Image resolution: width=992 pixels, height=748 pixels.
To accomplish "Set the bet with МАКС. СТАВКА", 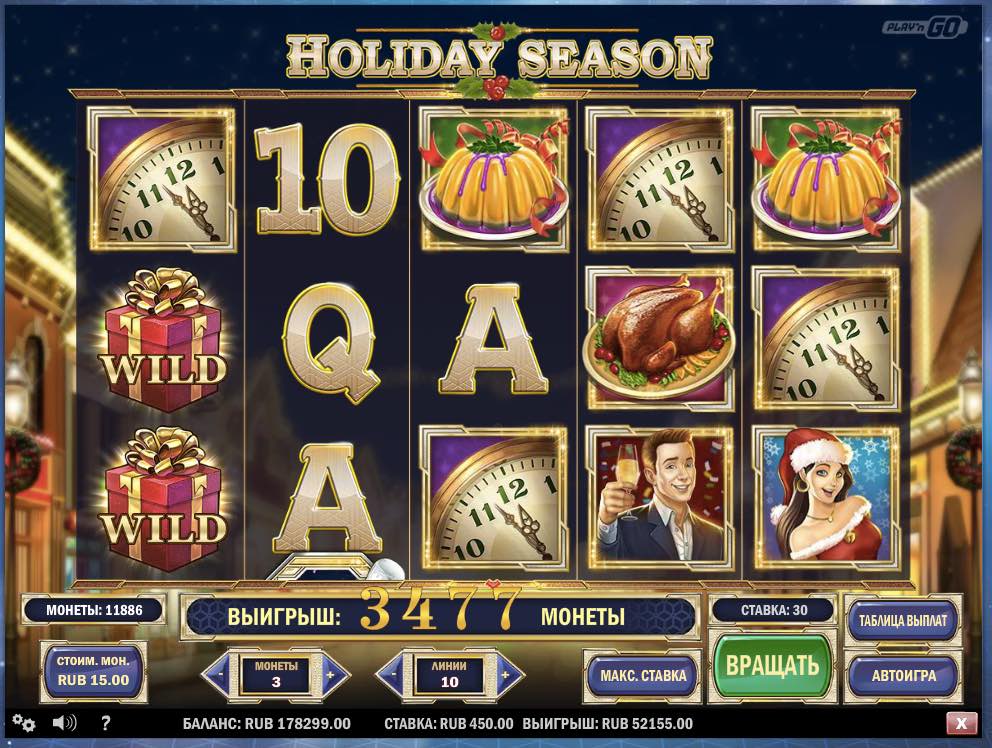I will [643, 675].
